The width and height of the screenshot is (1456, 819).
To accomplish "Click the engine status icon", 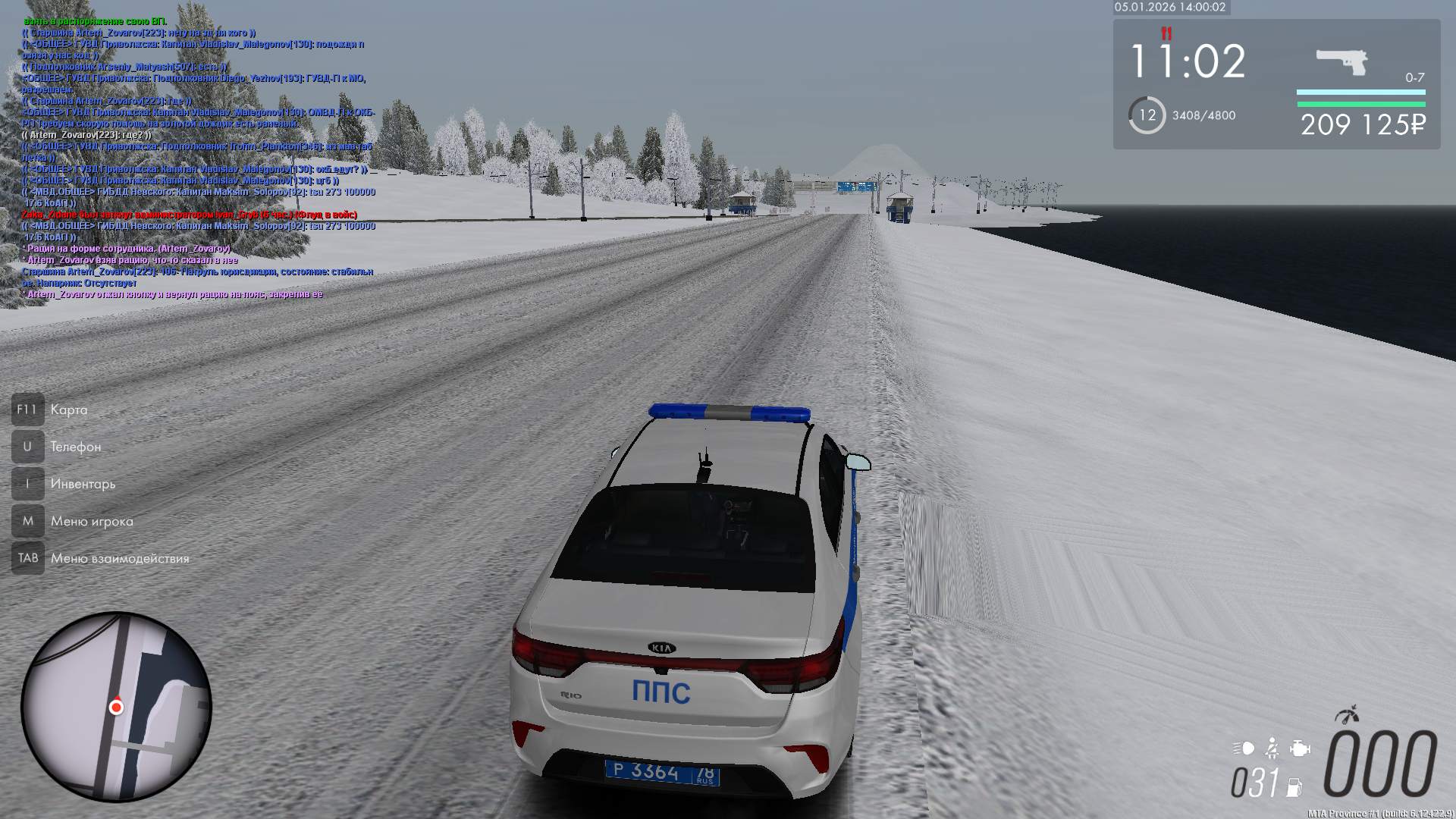I will point(1300,748).
